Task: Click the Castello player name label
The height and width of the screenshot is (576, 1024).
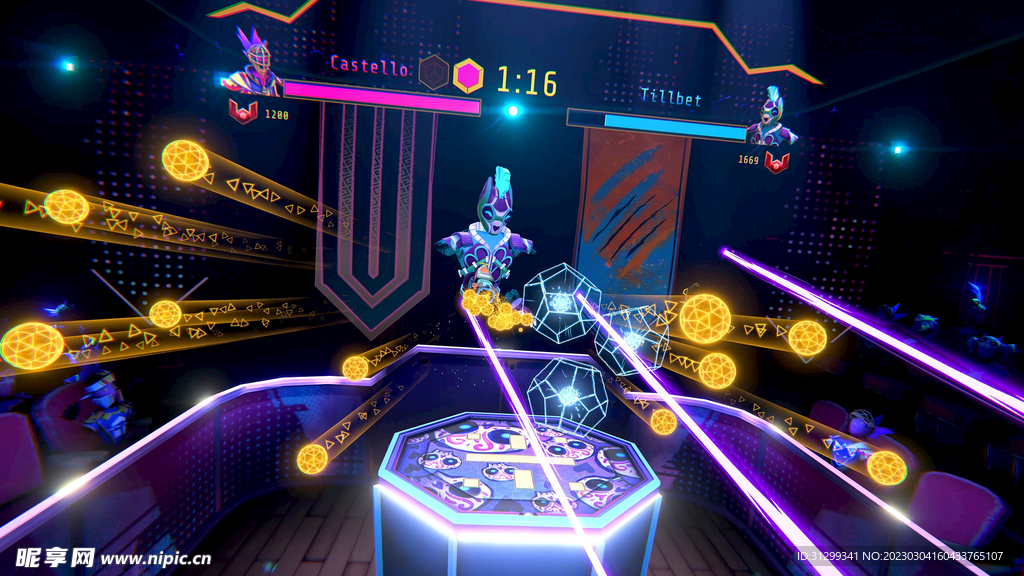Action: click(369, 67)
